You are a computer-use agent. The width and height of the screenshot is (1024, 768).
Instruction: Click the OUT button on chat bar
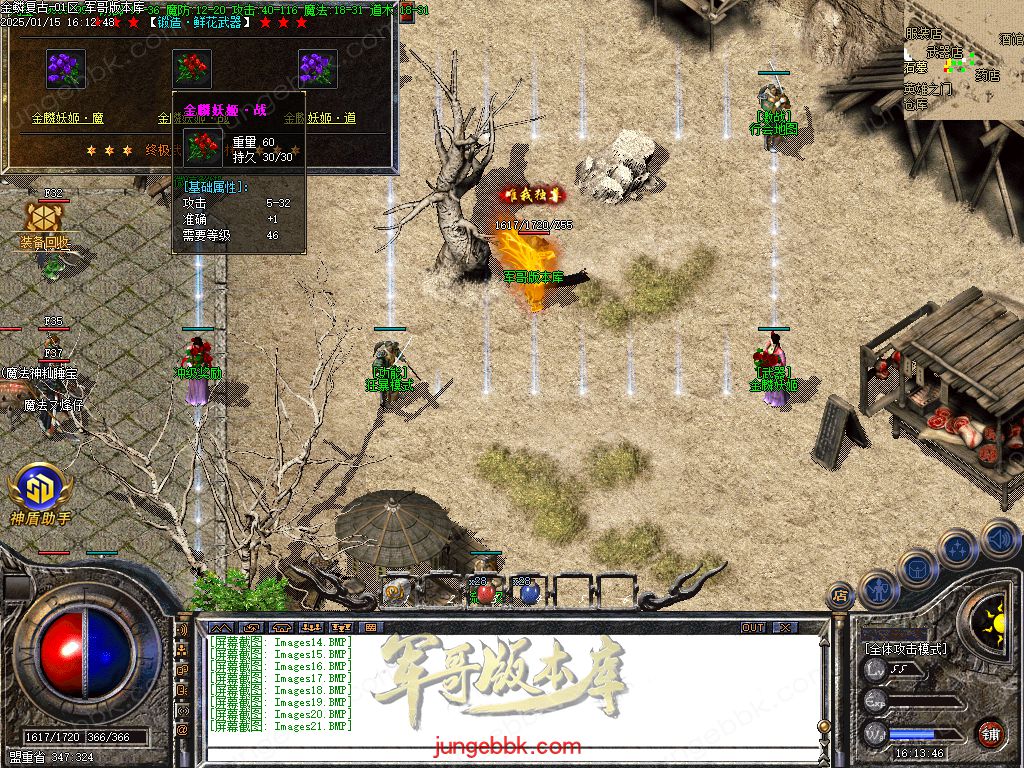[753, 627]
